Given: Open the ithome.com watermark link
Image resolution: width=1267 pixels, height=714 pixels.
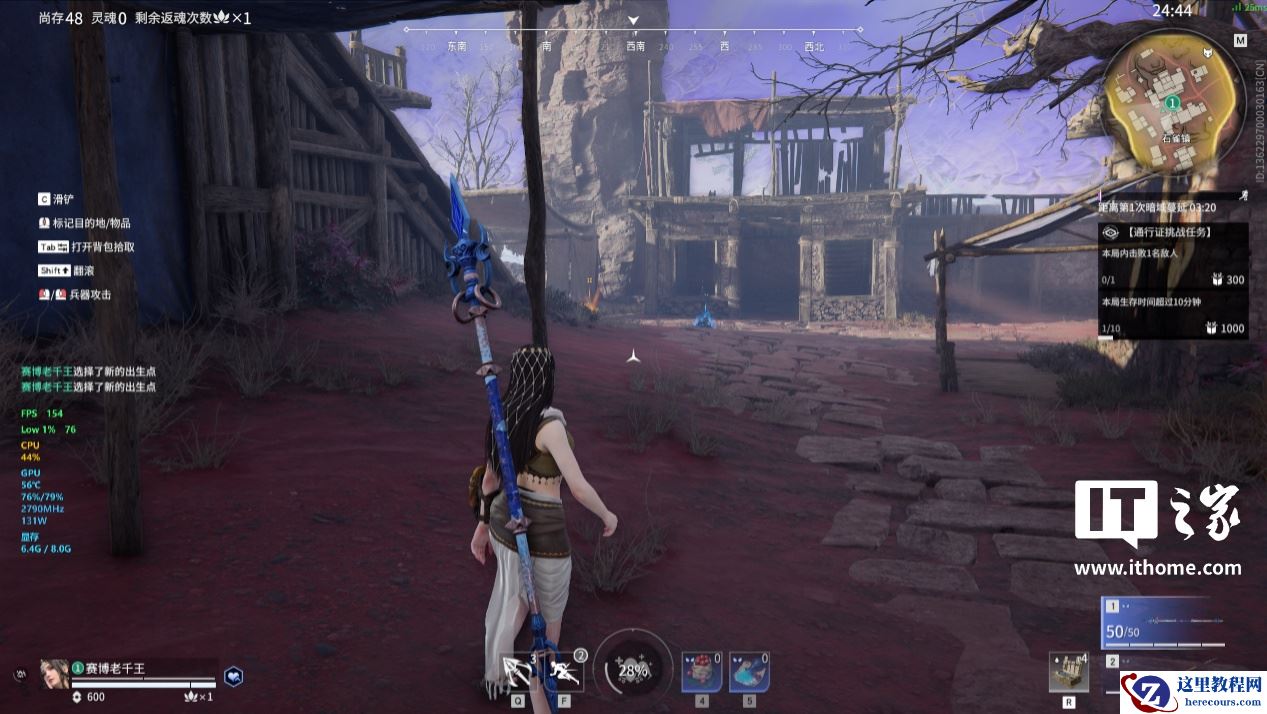Looking at the screenshot, I should 1157,568.
